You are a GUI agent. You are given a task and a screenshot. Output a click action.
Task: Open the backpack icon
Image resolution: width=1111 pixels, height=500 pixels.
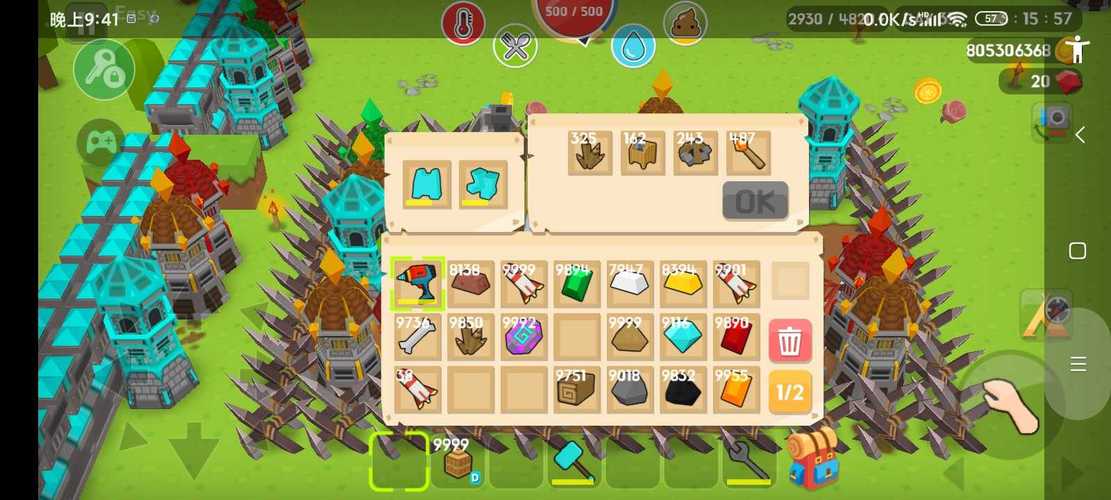pos(811,459)
